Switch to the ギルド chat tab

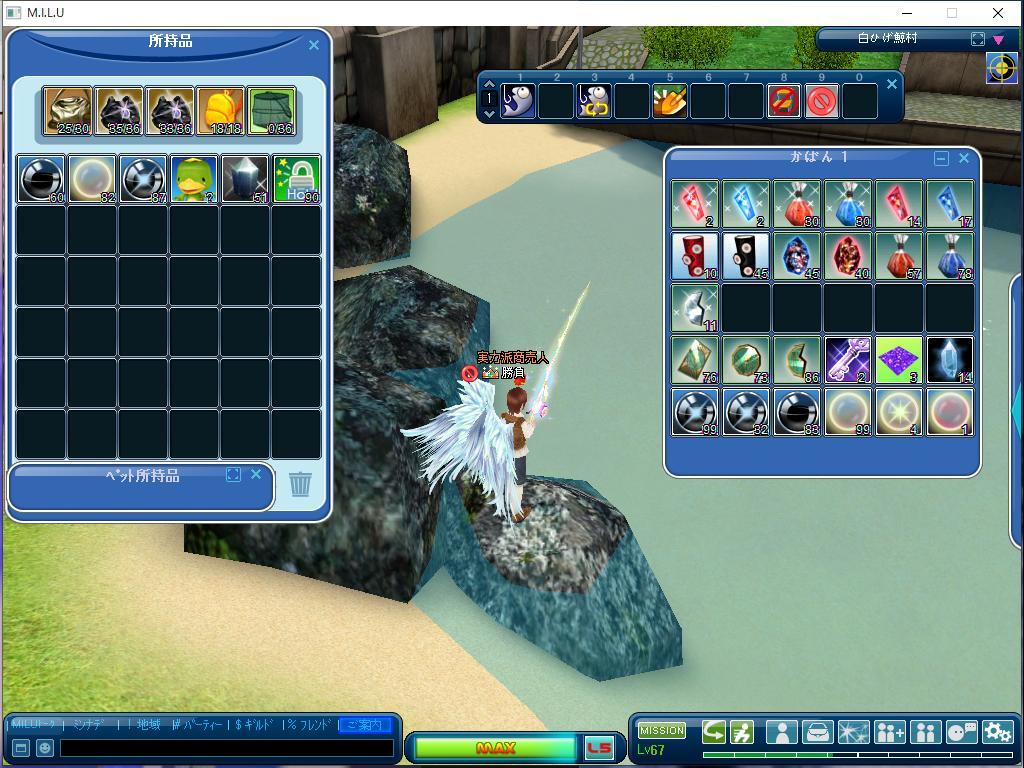point(253,724)
